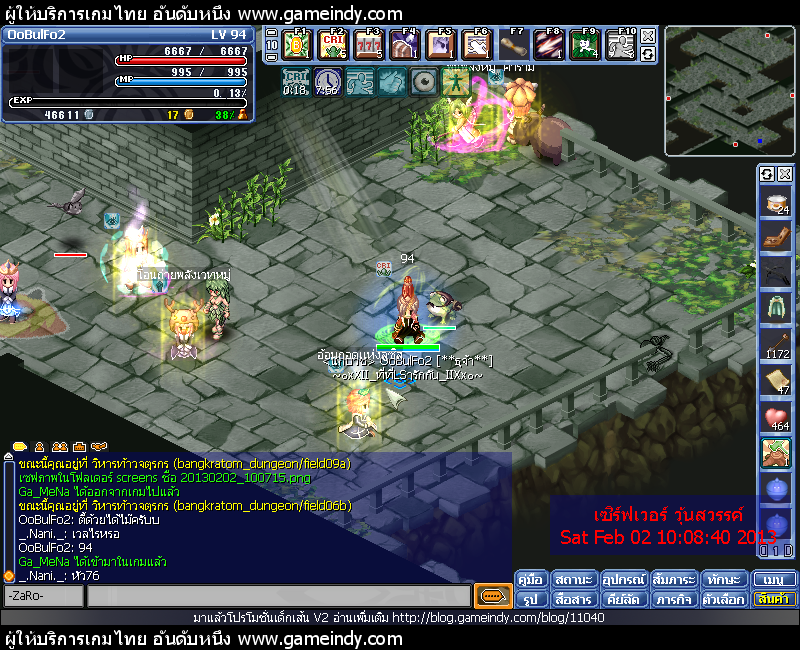Open the ภารกิจ (quest) window
Image resolution: width=800 pixels, height=650 pixels.
(x=674, y=599)
